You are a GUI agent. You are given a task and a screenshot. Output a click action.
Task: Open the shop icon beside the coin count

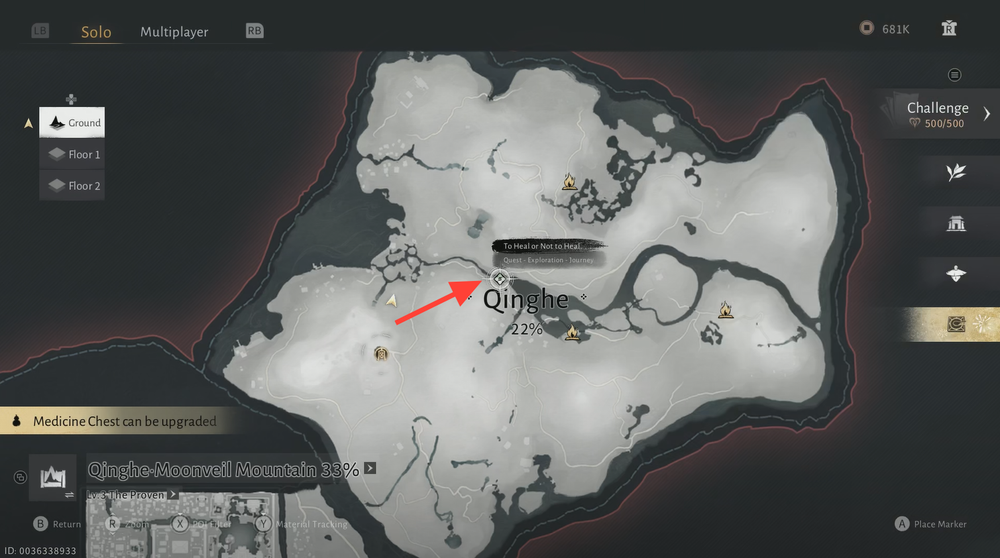point(949,29)
